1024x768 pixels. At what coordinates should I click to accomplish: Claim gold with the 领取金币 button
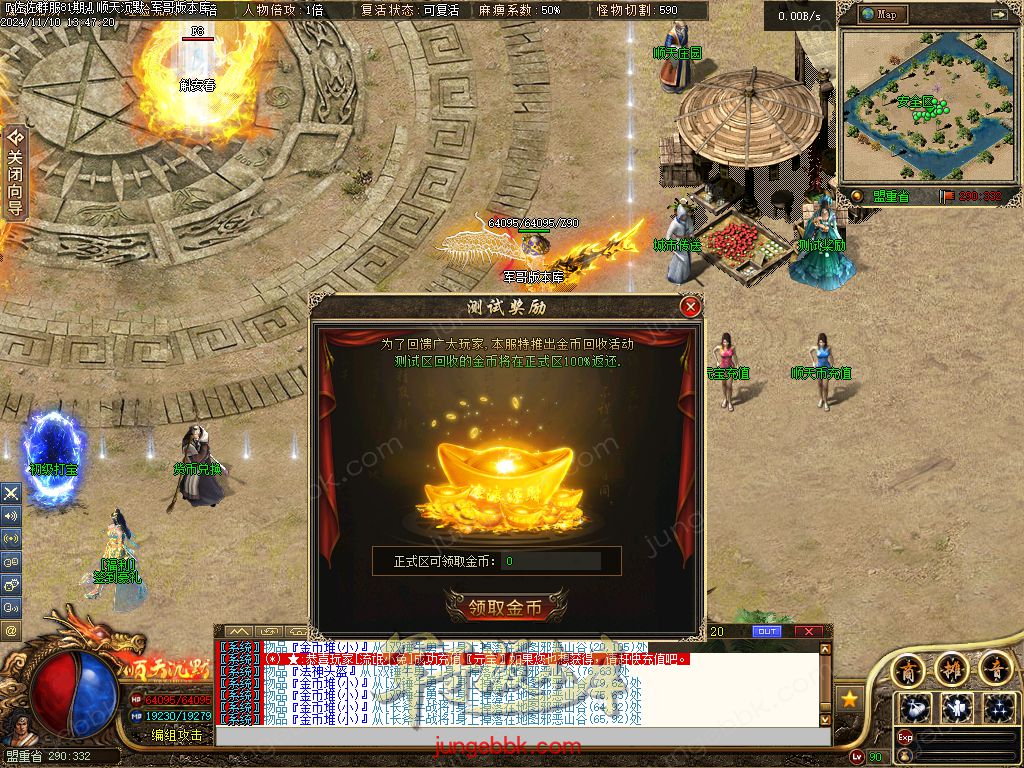[506, 607]
